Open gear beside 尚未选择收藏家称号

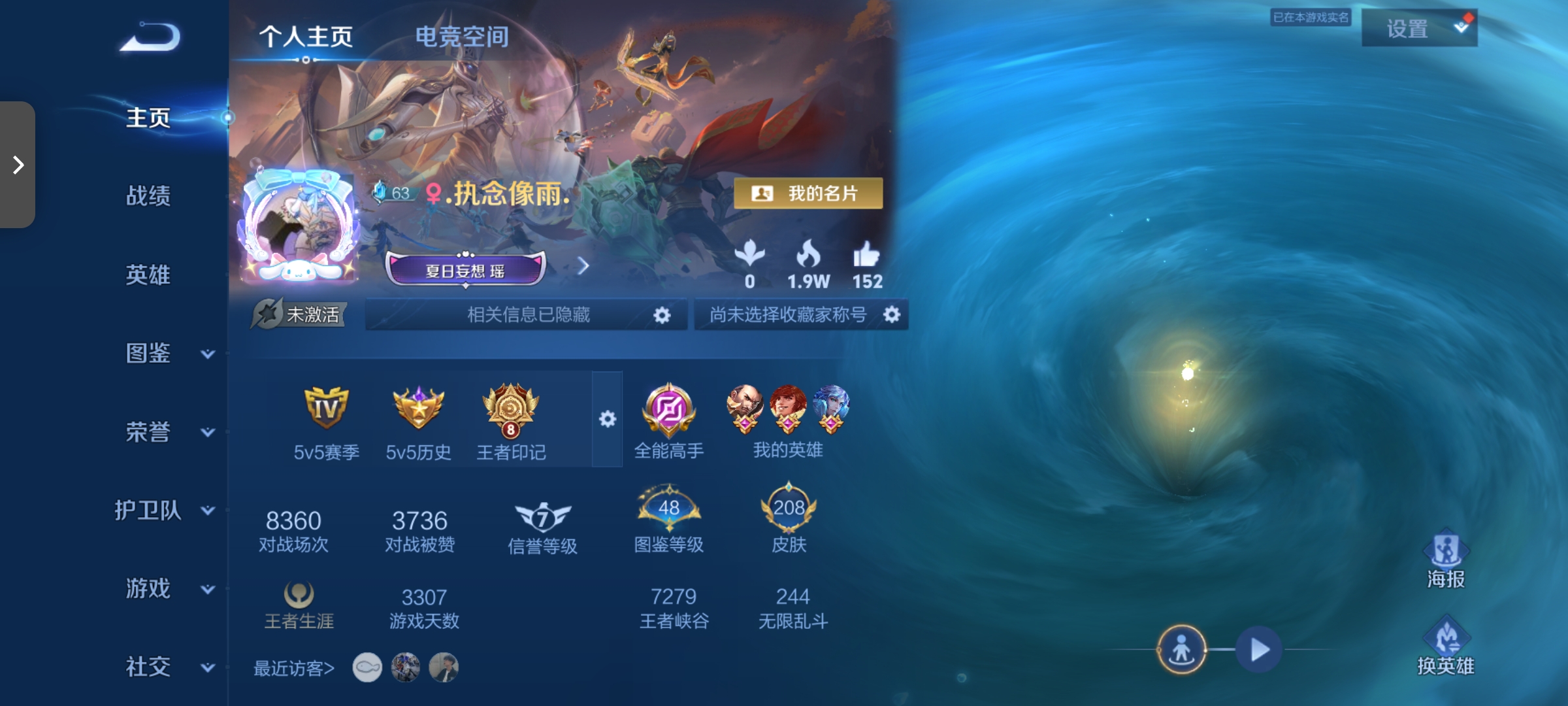(892, 314)
